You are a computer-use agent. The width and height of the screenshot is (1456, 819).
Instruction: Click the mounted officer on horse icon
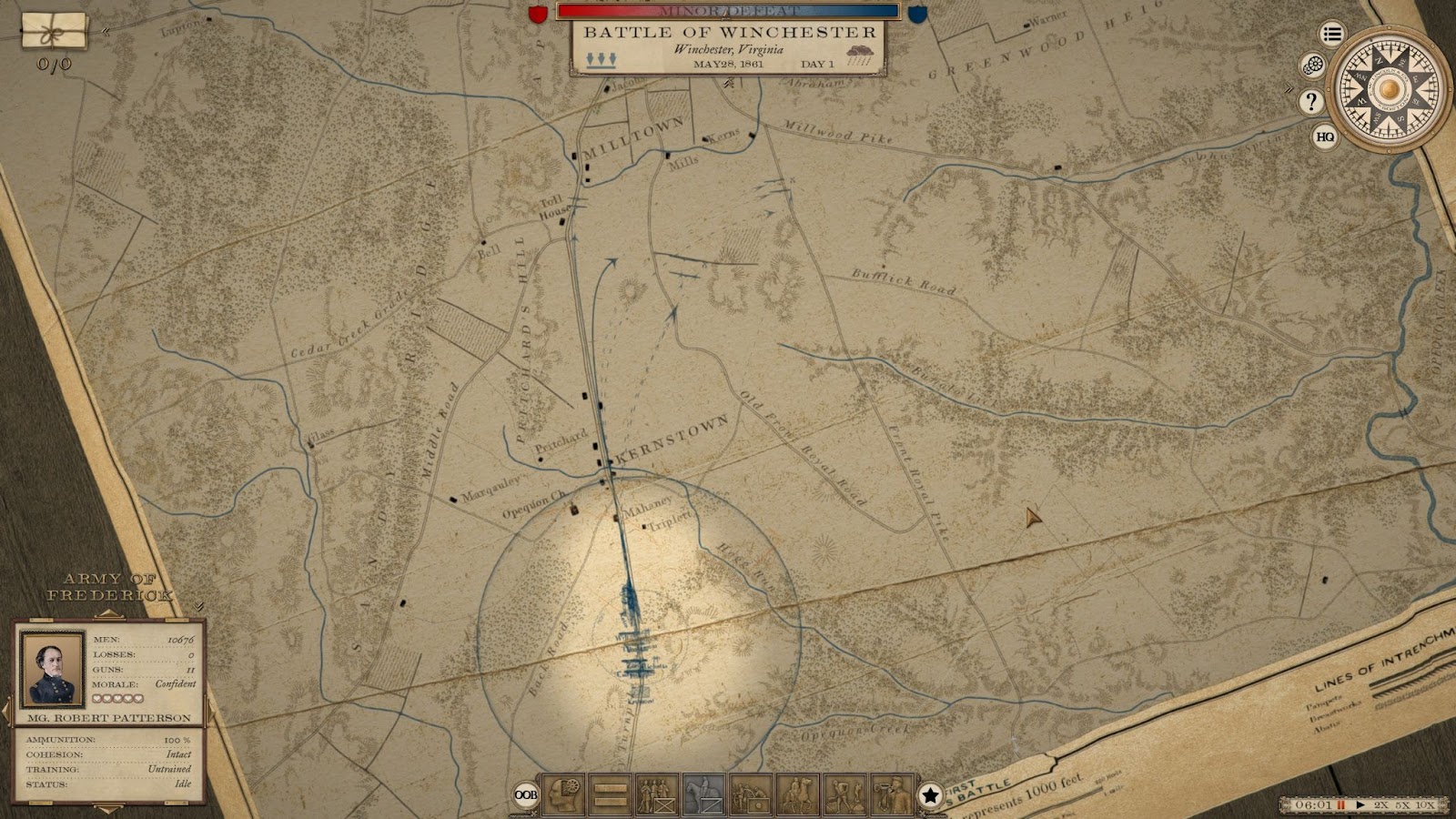(797, 794)
